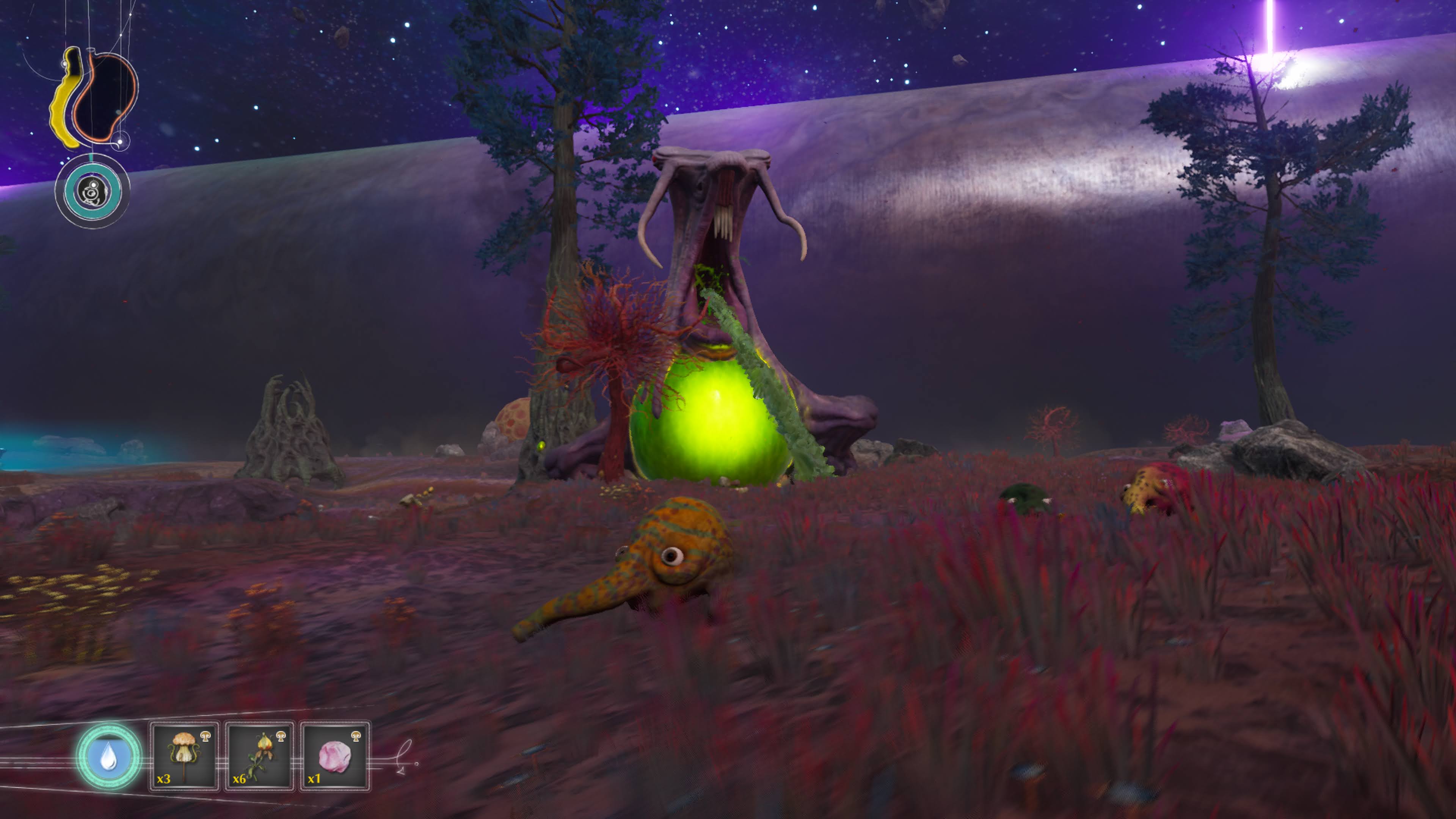The image size is (1456, 819).
Task: Click the teal-ringed spiral creature icon
Action: coord(92,191)
